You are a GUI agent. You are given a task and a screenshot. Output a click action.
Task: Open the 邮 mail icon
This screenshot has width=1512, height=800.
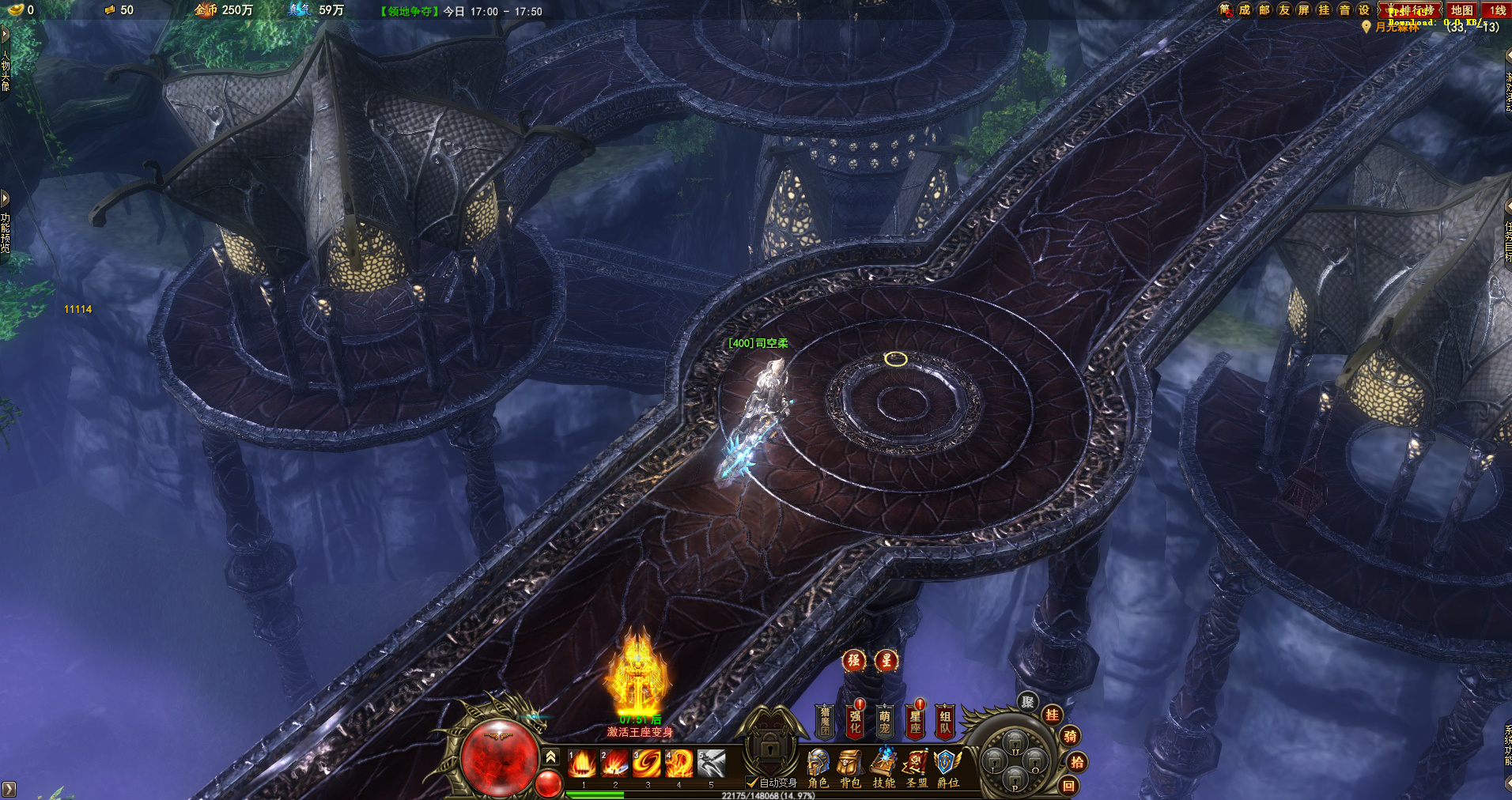coord(1264,9)
